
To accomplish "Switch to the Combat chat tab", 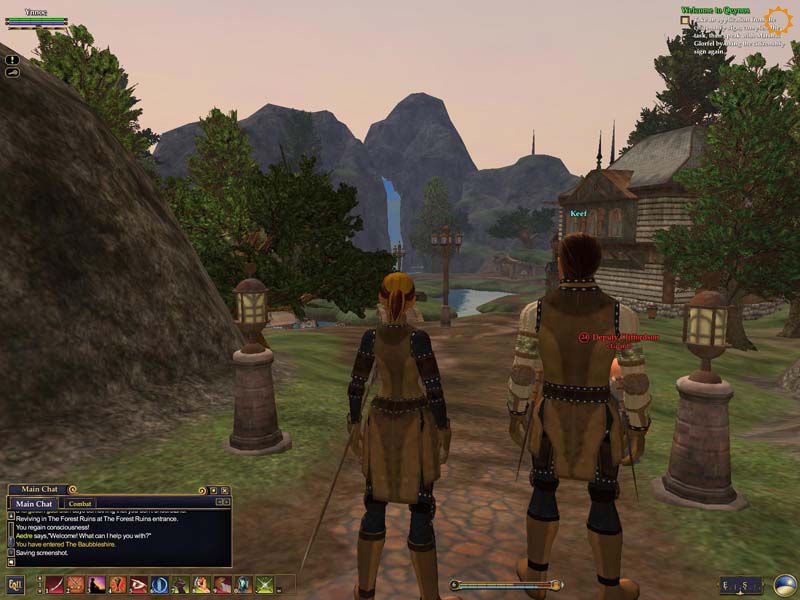I will [x=81, y=503].
